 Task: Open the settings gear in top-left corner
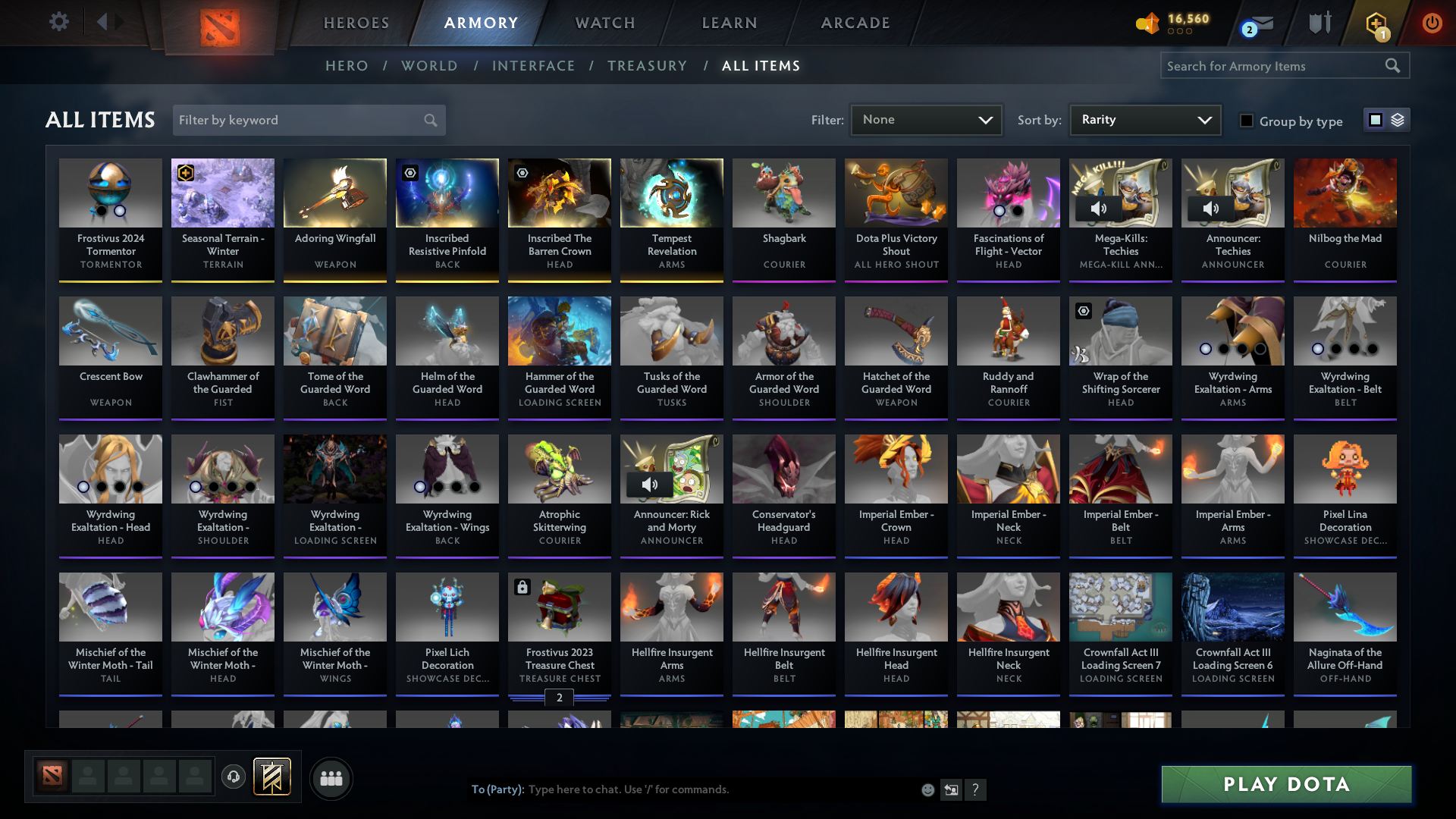58,23
